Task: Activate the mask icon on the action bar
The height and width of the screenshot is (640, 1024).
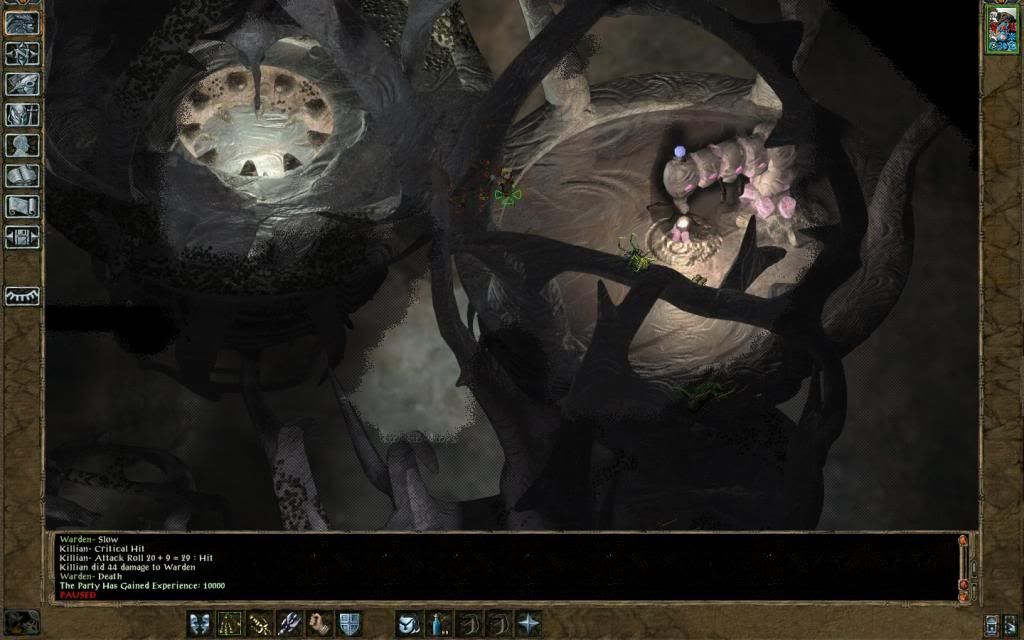Action: pyautogui.click(x=199, y=623)
